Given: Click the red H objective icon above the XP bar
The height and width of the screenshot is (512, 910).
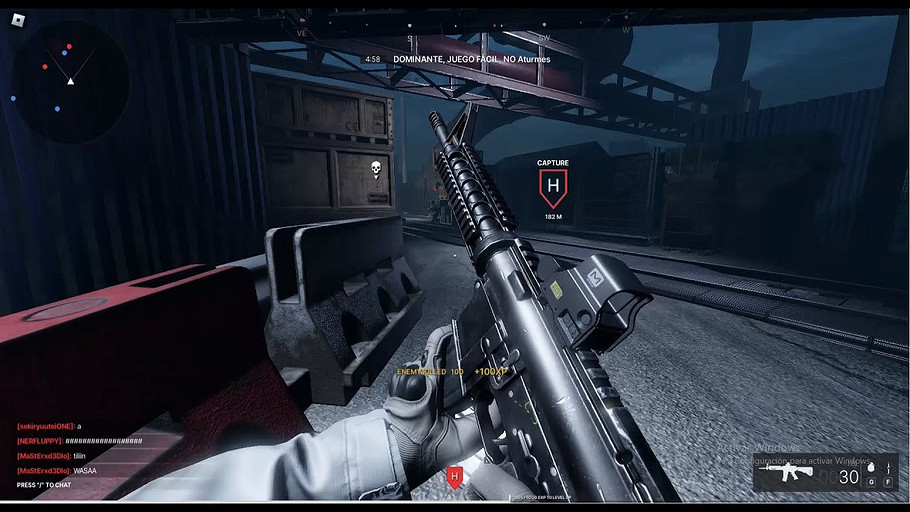Looking at the screenshot, I should point(455,477).
